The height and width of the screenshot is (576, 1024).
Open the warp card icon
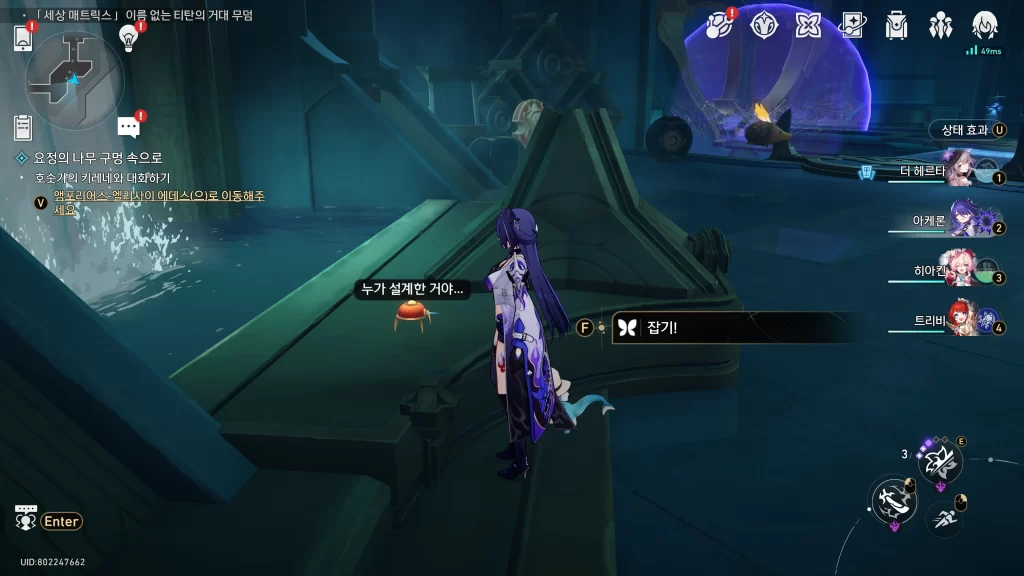[x=853, y=25]
